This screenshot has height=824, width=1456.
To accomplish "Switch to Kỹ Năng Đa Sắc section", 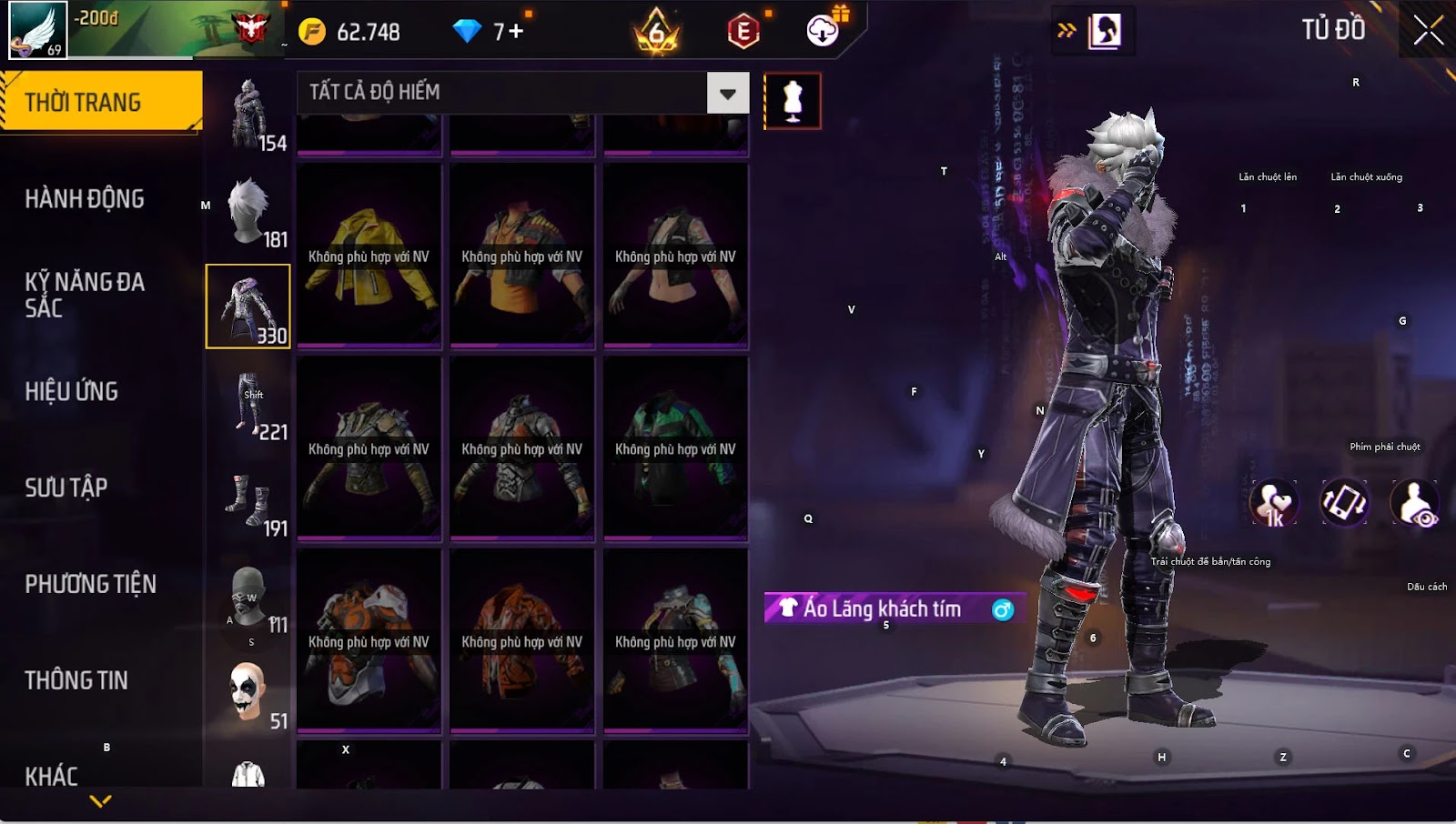I will [85, 295].
